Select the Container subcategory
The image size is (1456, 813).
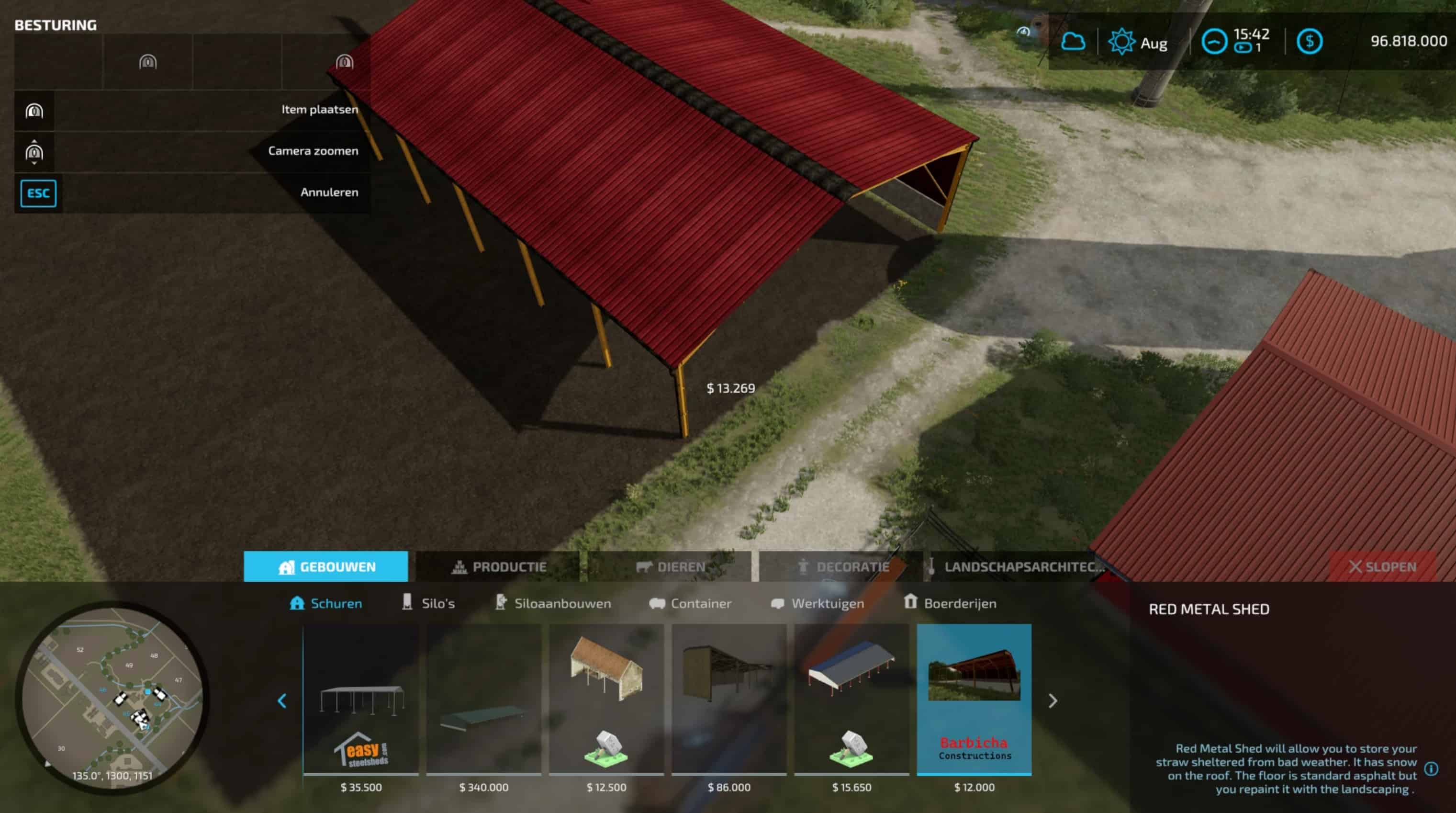[x=690, y=603]
